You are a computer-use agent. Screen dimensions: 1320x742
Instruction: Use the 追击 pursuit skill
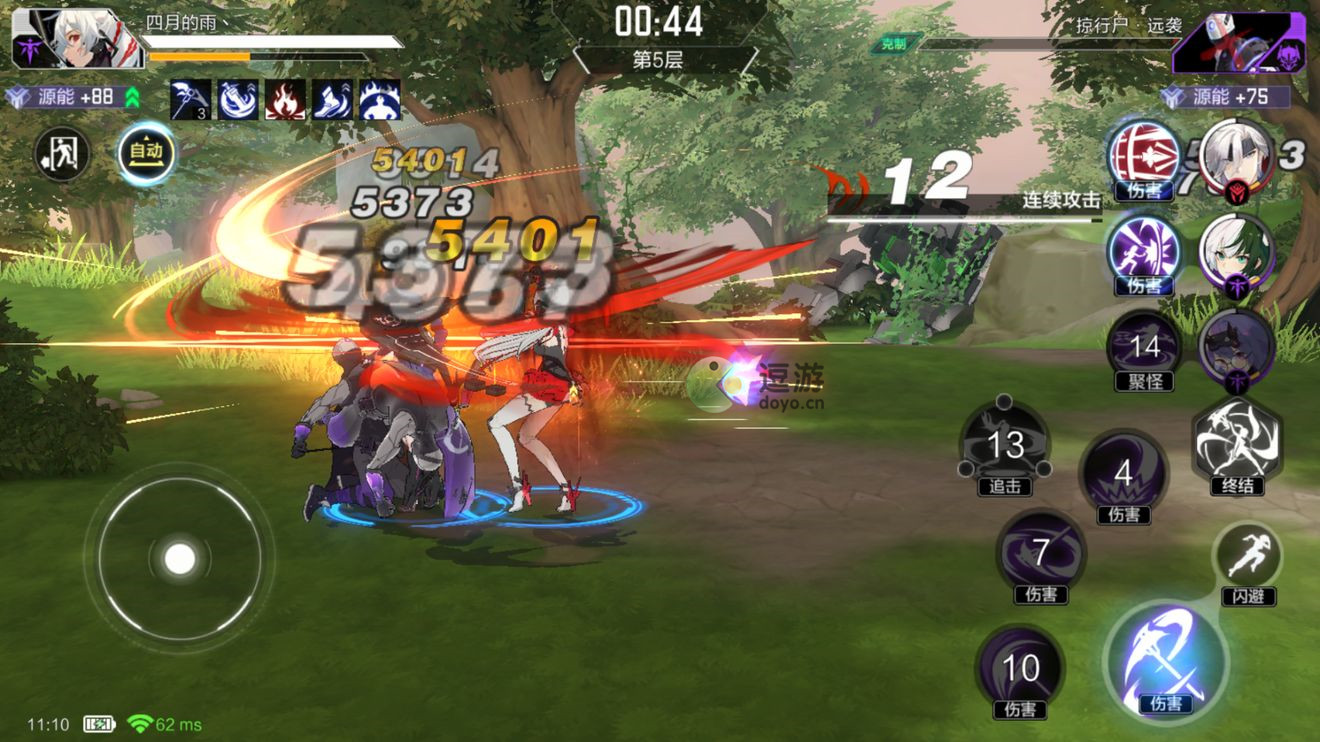tap(1005, 446)
